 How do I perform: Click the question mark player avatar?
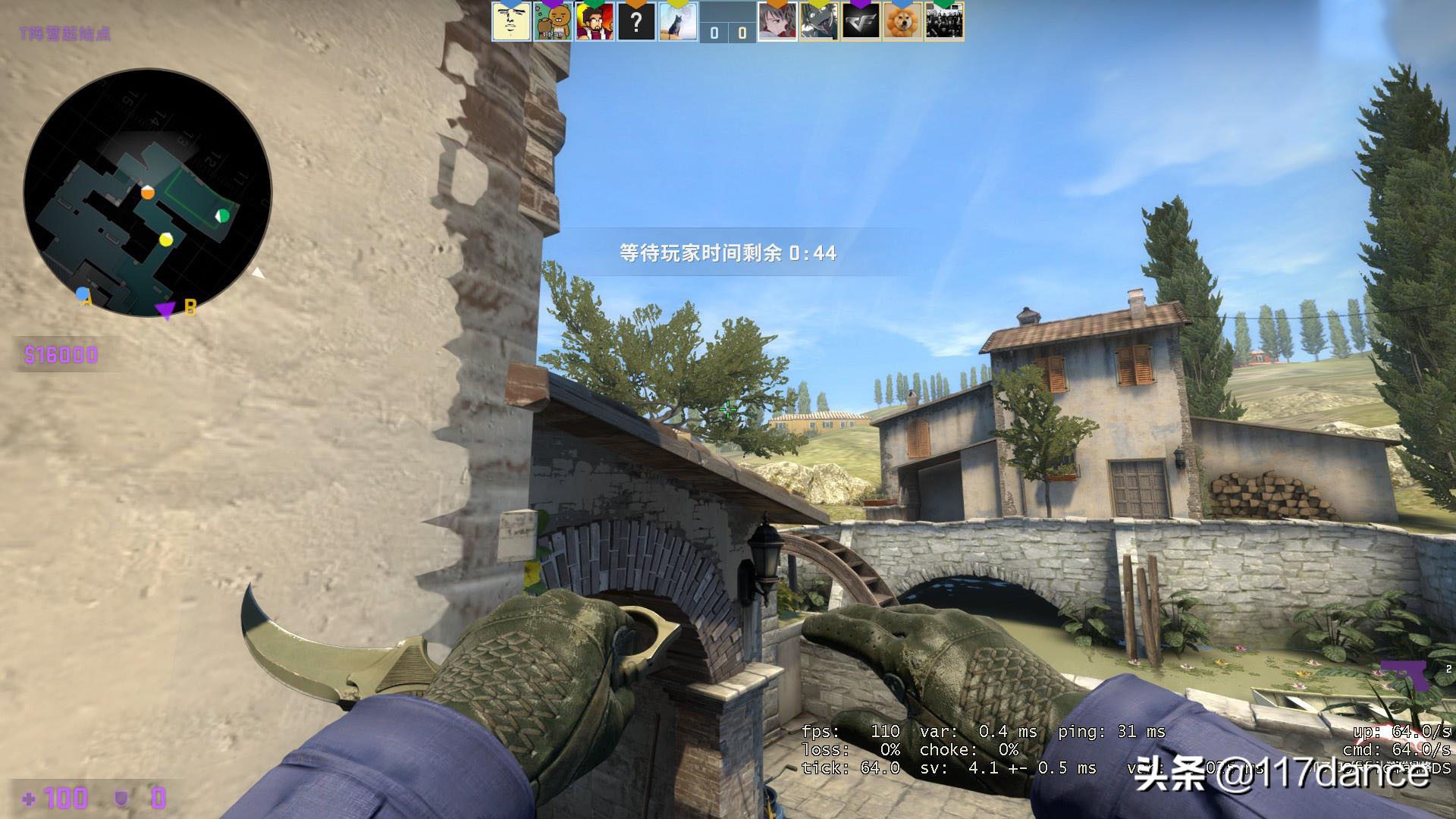[x=635, y=23]
